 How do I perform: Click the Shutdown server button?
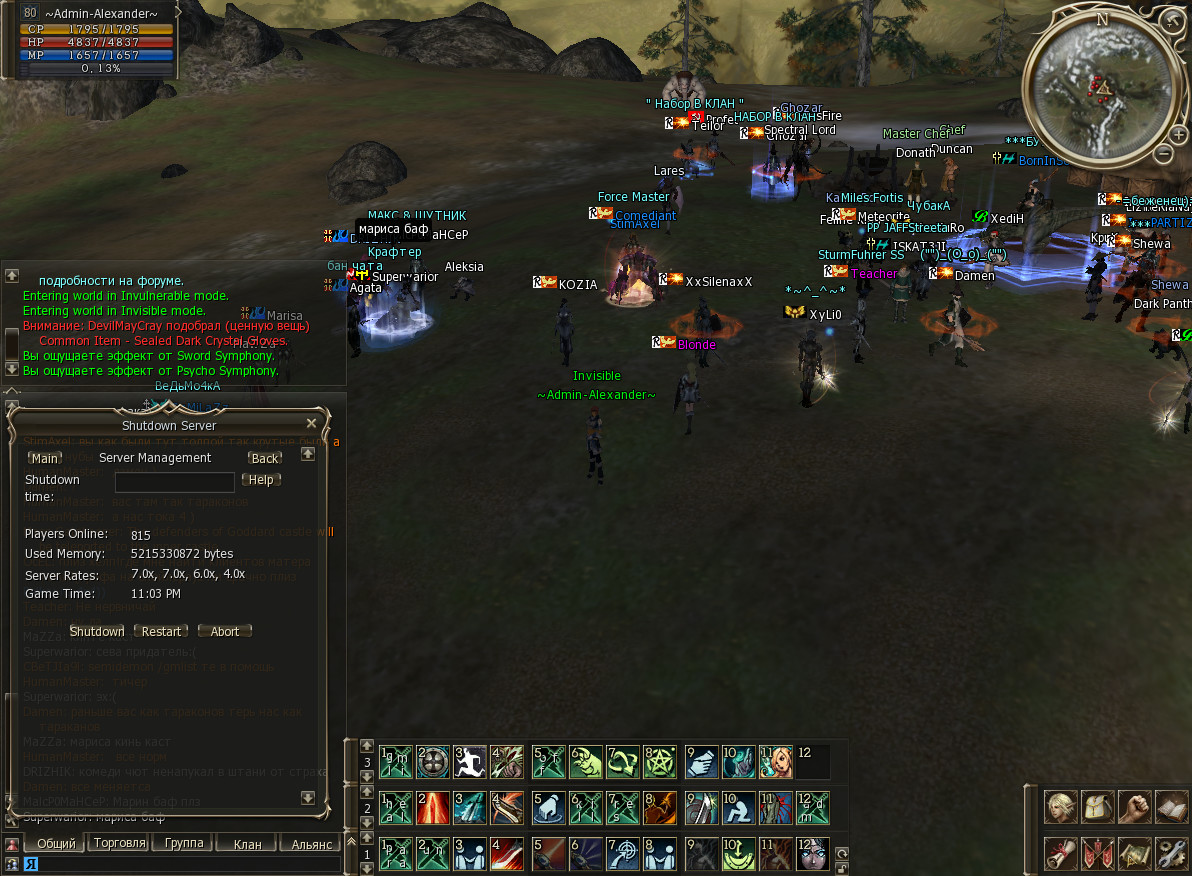coord(97,631)
